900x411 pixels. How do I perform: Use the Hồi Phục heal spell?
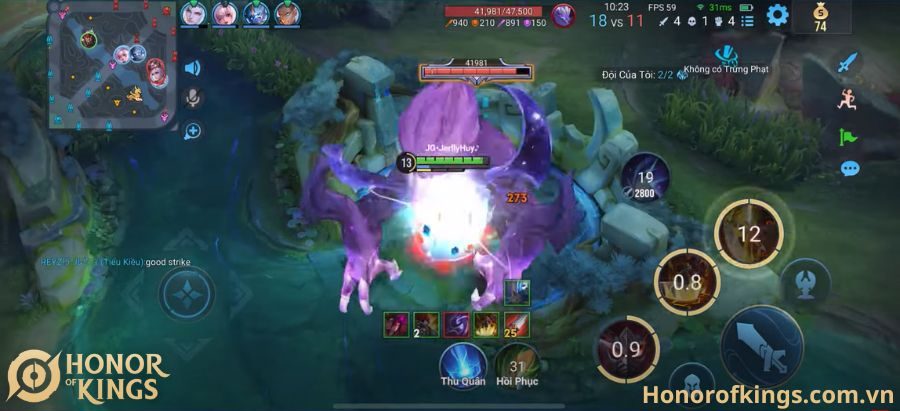[x=517, y=360]
